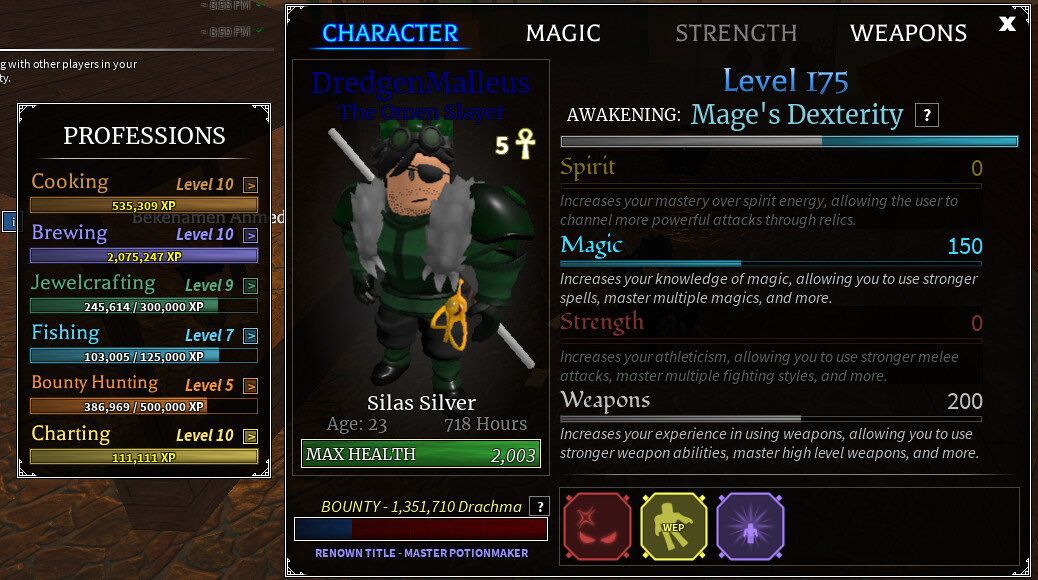Expand the Jewelcrafting profession arrow
This screenshot has height=580, width=1038.
[x=250, y=286]
